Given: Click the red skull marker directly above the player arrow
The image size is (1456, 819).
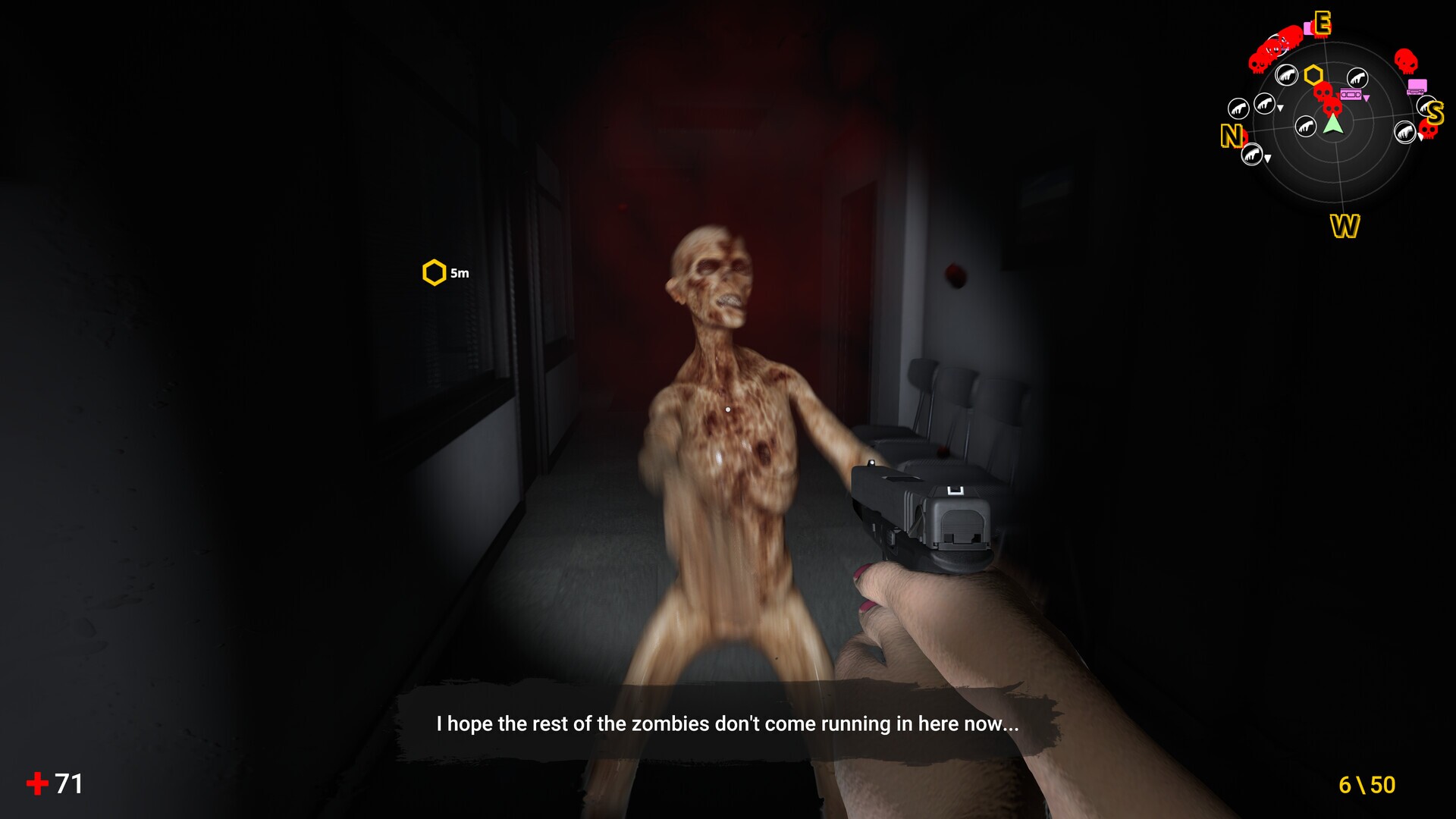Looking at the screenshot, I should pyautogui.click(x=1332, y=108).
